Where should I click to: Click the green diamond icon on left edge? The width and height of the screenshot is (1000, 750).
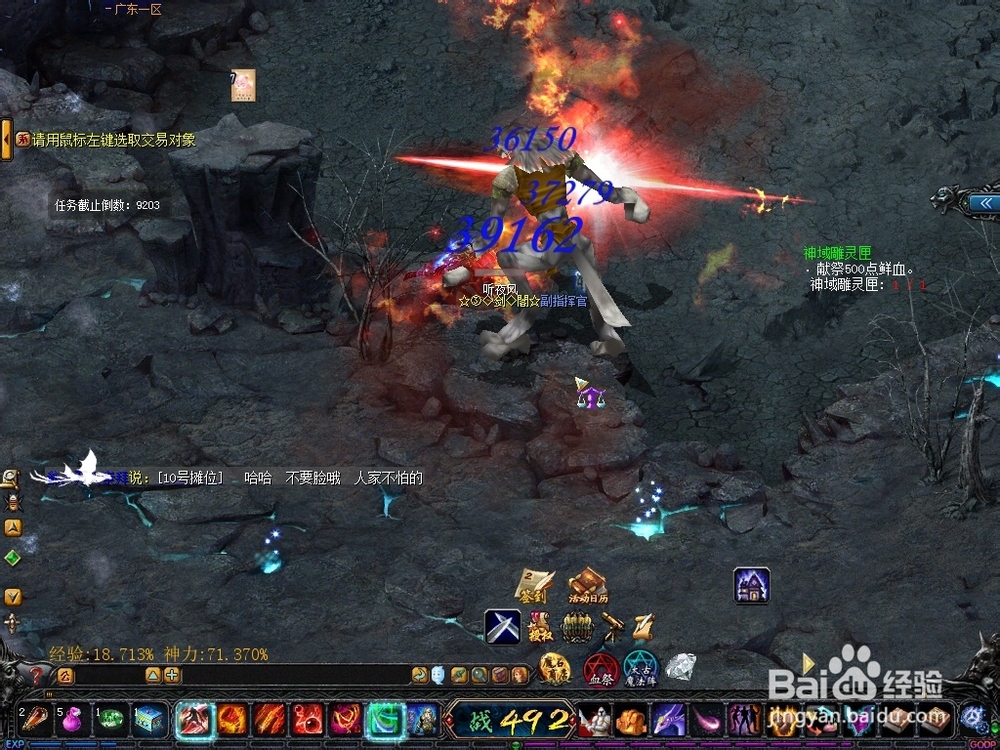point(12,558)
